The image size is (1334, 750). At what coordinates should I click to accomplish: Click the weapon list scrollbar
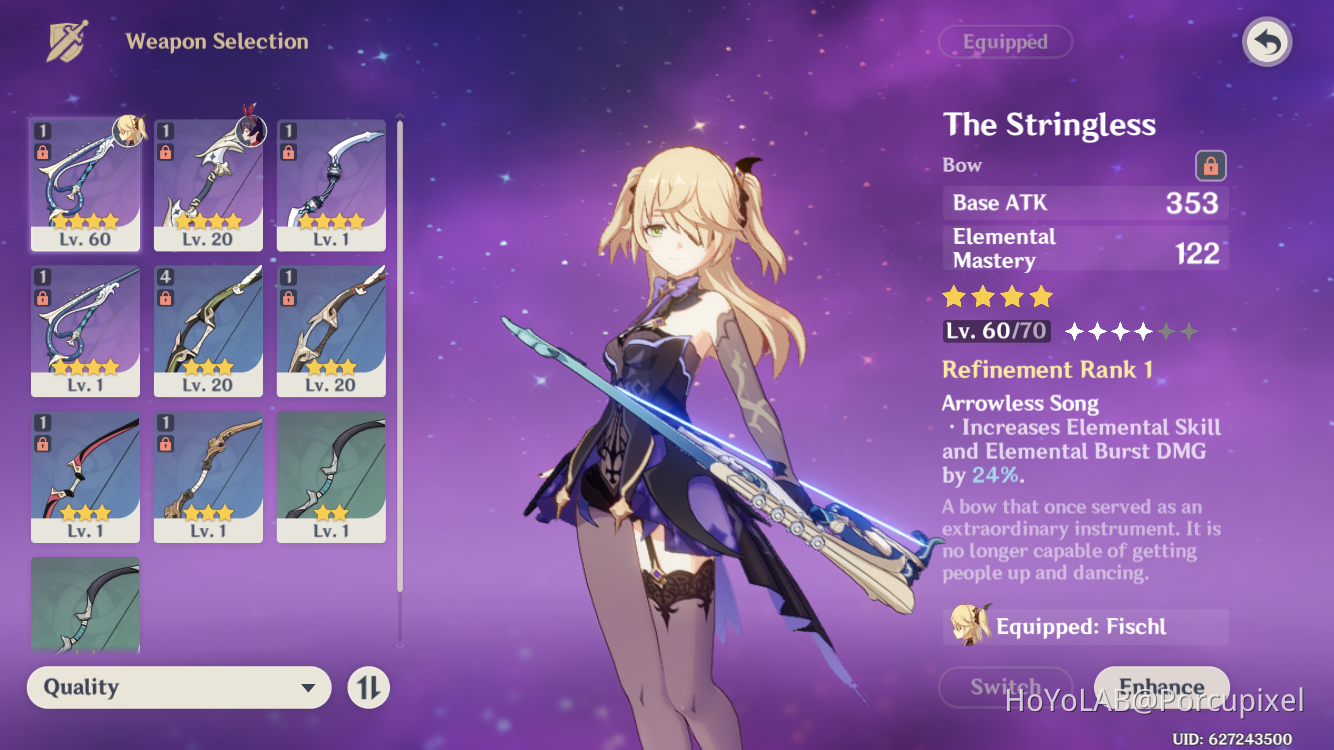point(400,380)
